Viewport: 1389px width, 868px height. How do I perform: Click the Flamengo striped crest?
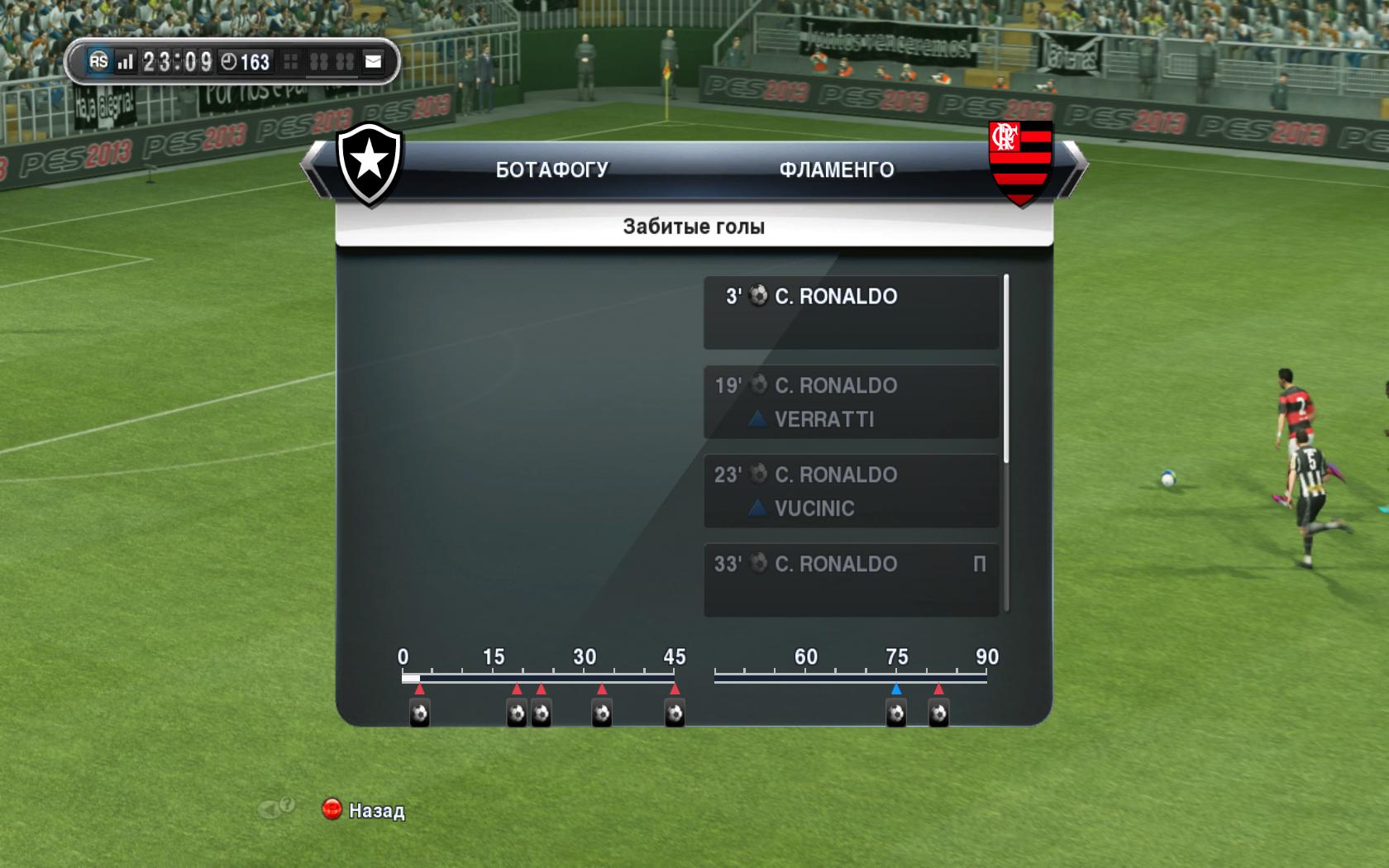[1021, 163]
